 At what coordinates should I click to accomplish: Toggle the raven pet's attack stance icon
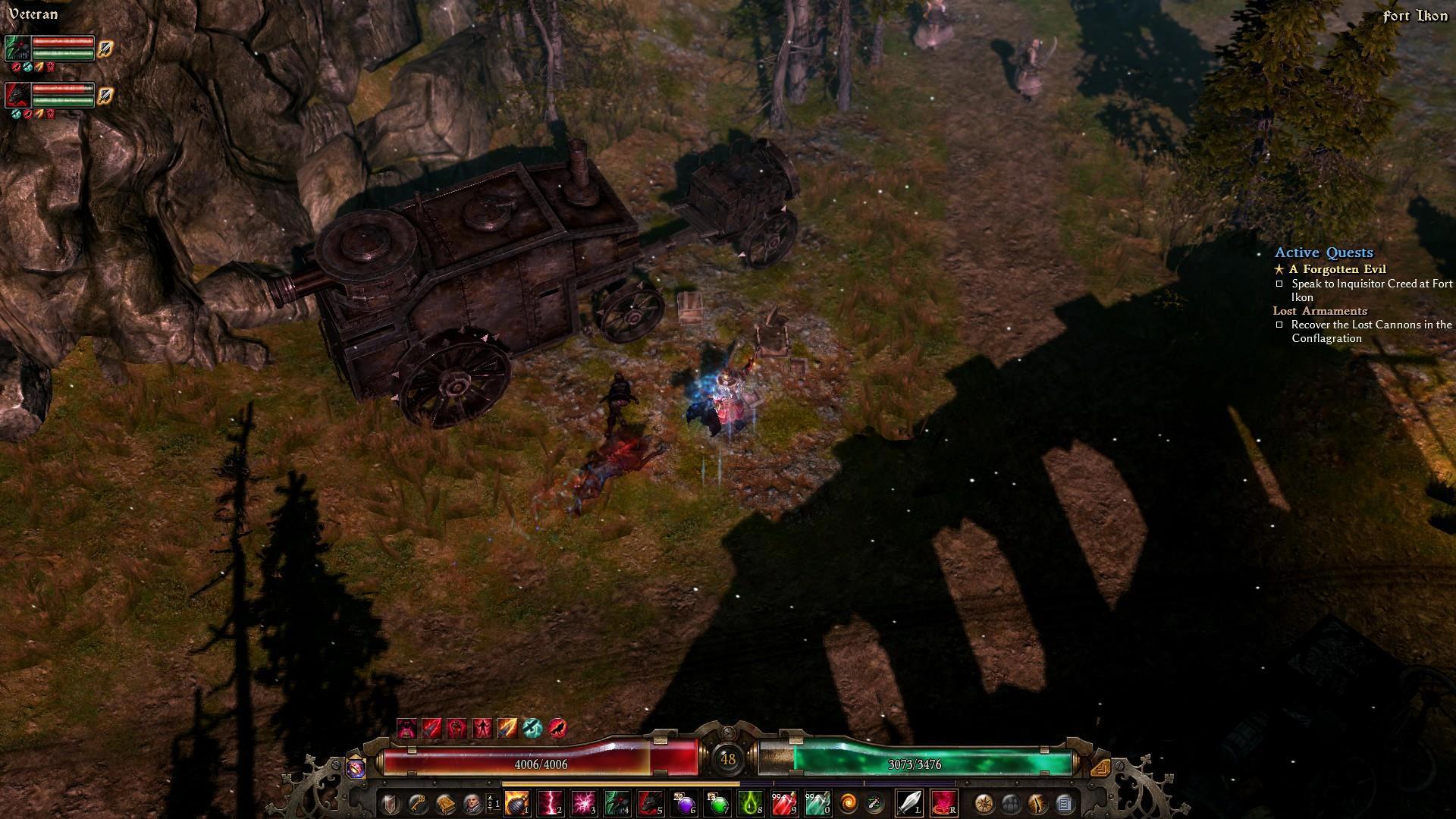click(x=105, y=48)
